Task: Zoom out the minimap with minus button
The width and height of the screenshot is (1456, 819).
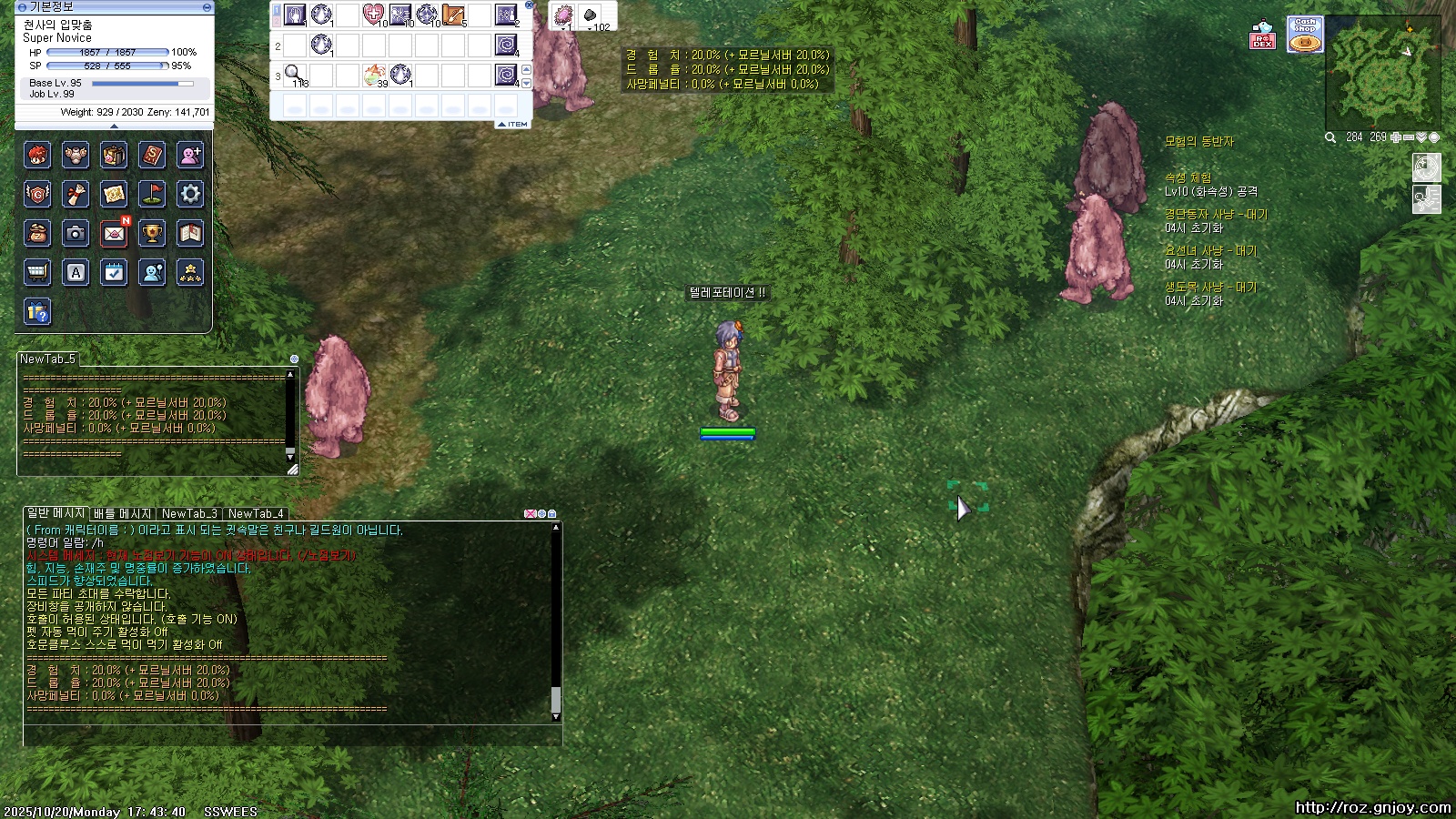Action: [x=1409, y=137]
